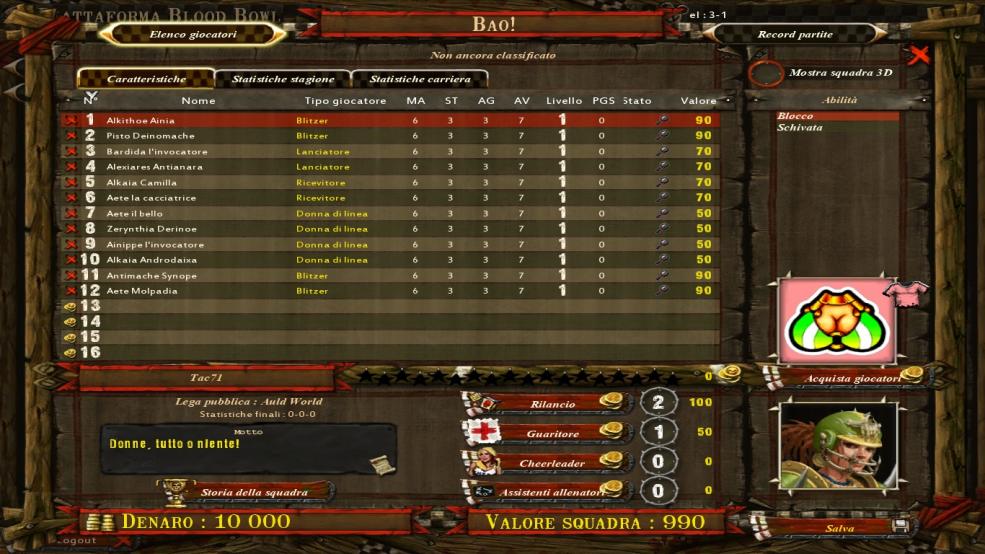Close the team screen with the red X
The height and width of the screenshot is (554, 985).
[x=920, y=54]
